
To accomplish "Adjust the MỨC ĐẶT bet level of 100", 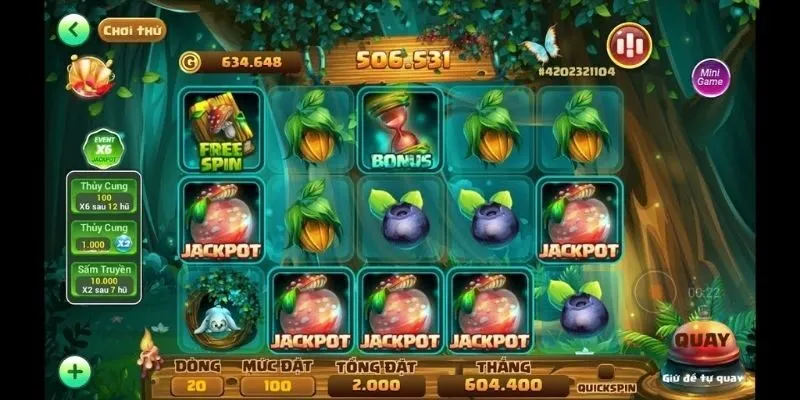I will (x=277, y=385).
